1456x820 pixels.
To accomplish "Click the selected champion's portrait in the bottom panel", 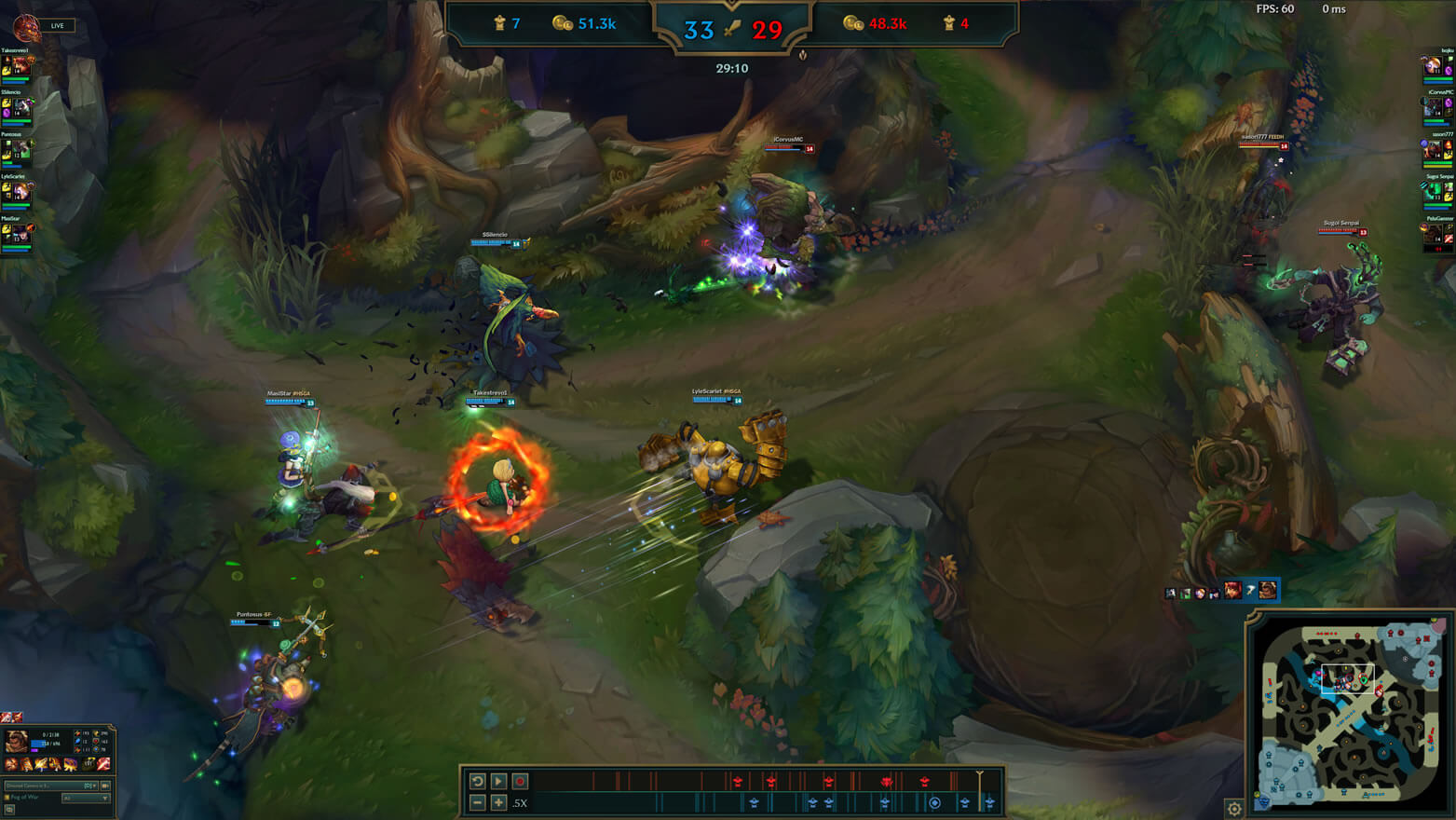I will click(17, 741).
